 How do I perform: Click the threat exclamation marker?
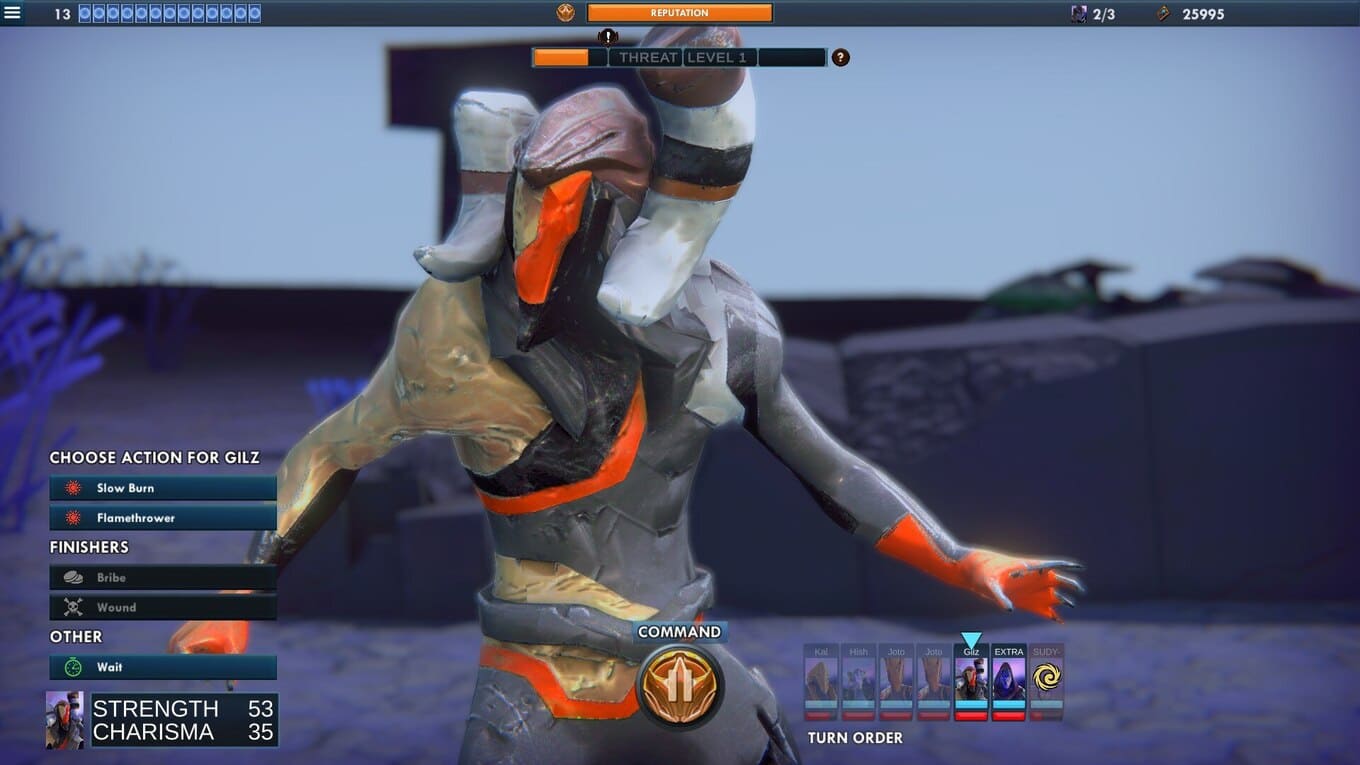(x=608, y=38)
